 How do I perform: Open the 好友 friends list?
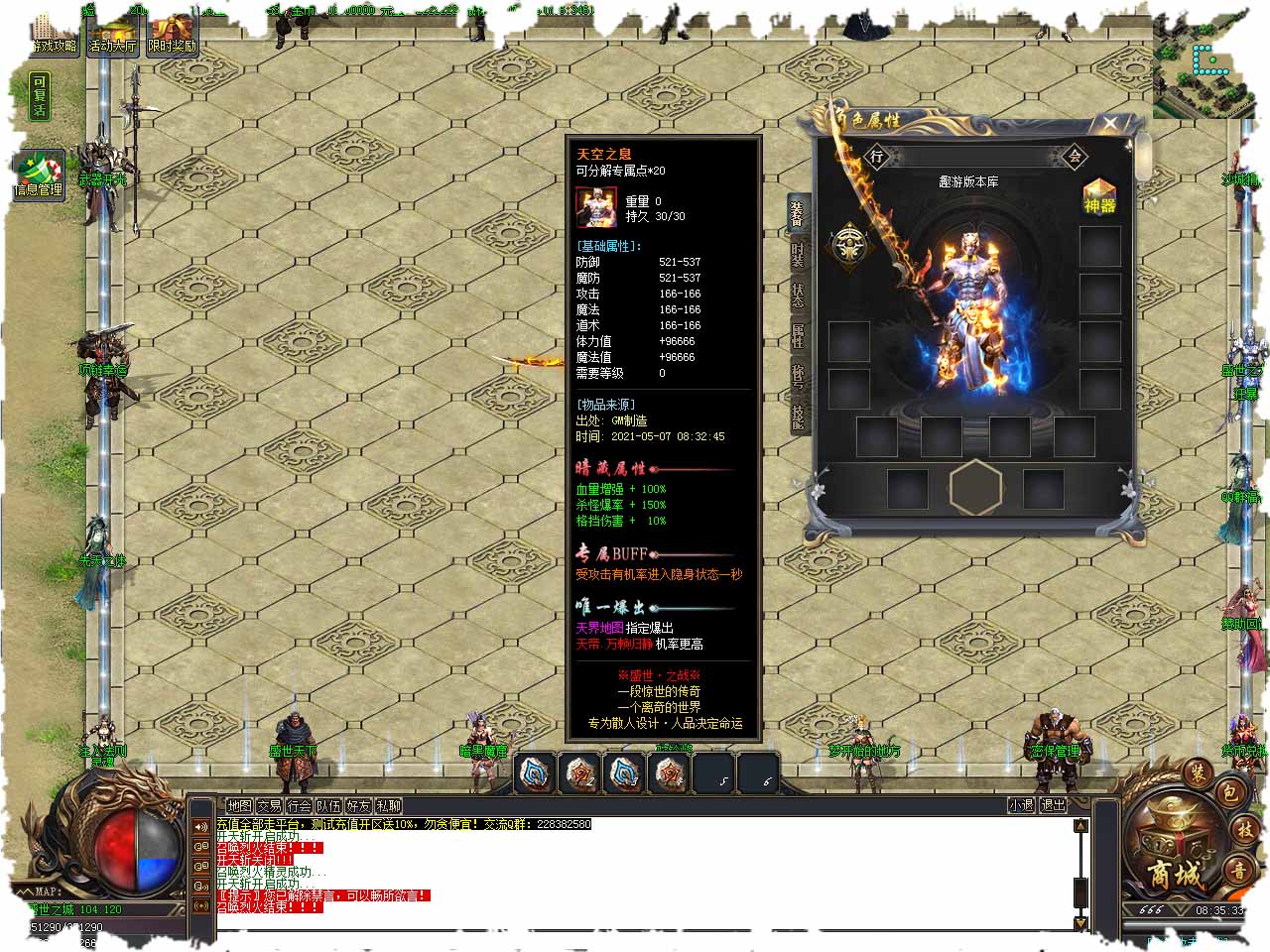[x=358, y=806]
